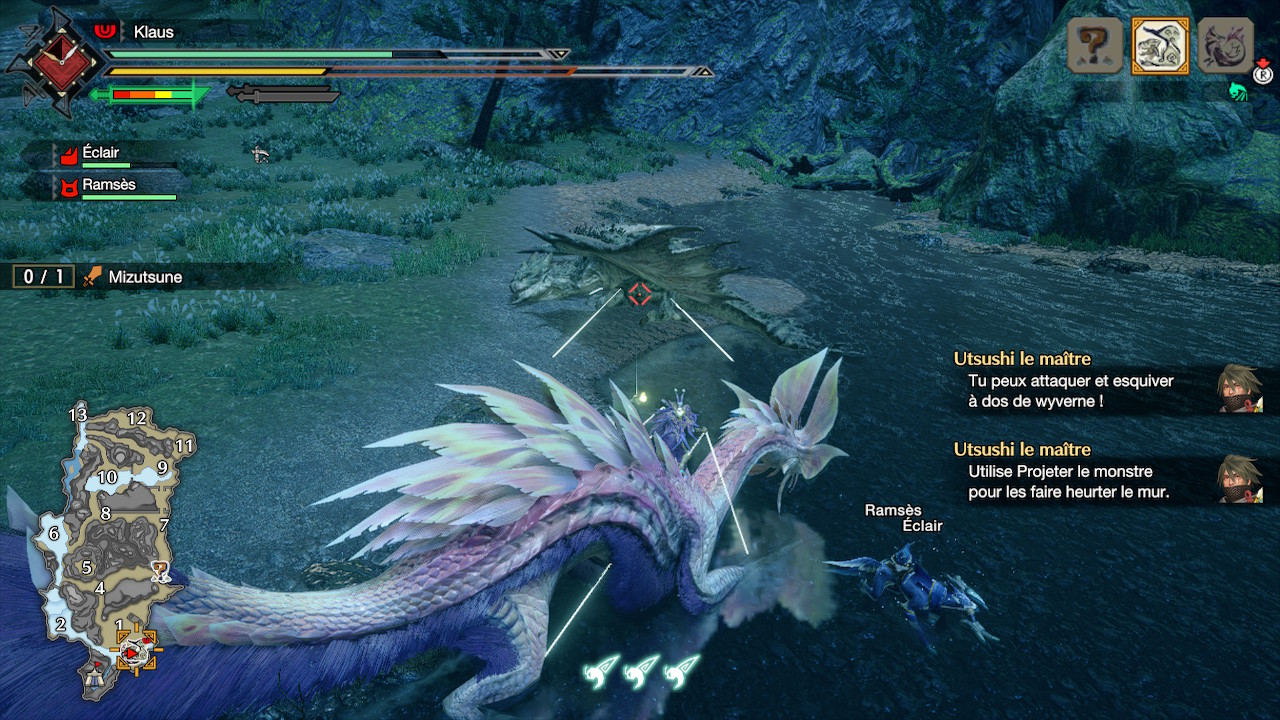1280x720 pixels.
Task: Select the monster marker on the minimap
Action: coord(159,572)
